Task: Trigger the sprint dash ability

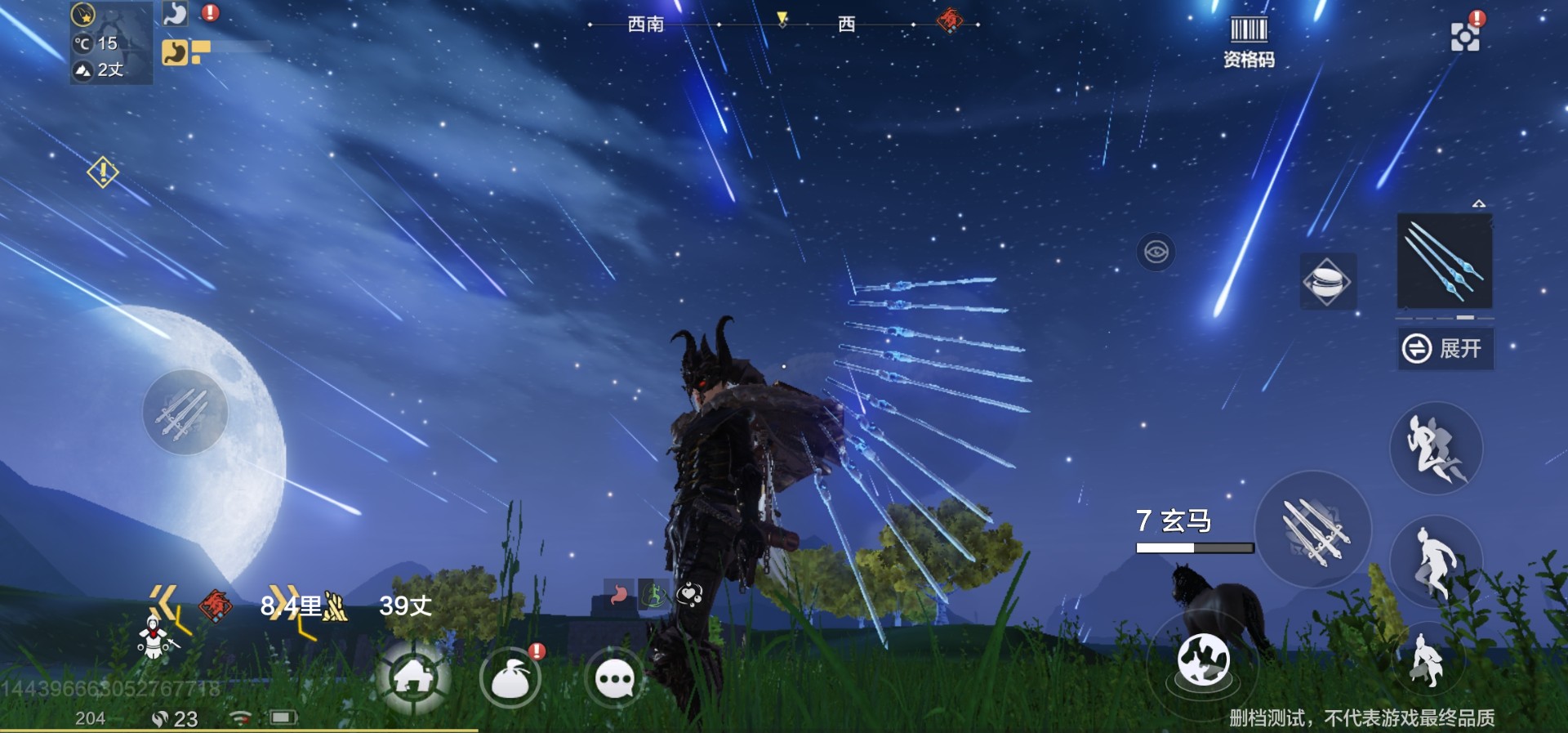Action: click(1435, 448)
